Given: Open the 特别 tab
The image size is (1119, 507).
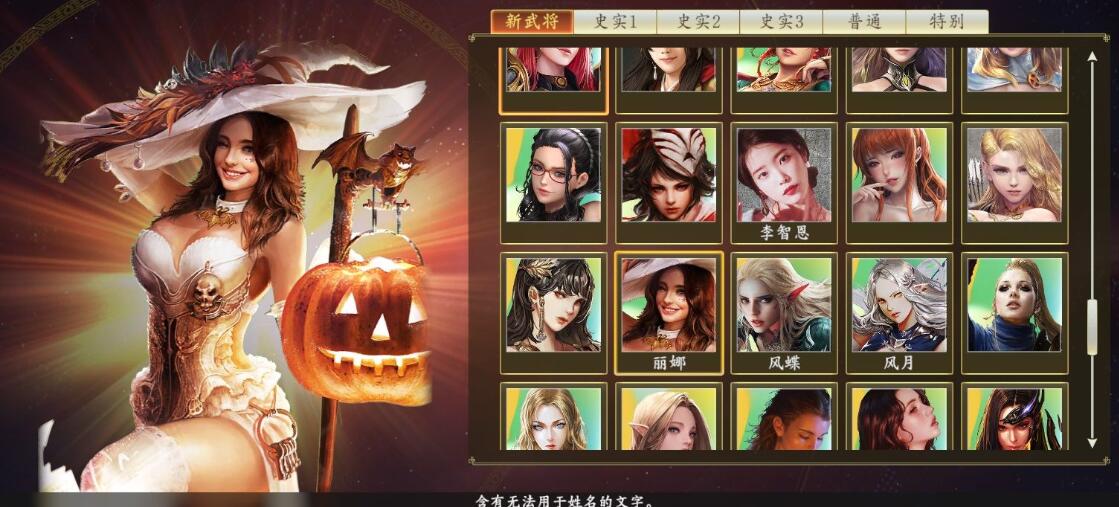Looking at the screenshot, I should coord(946,22).
